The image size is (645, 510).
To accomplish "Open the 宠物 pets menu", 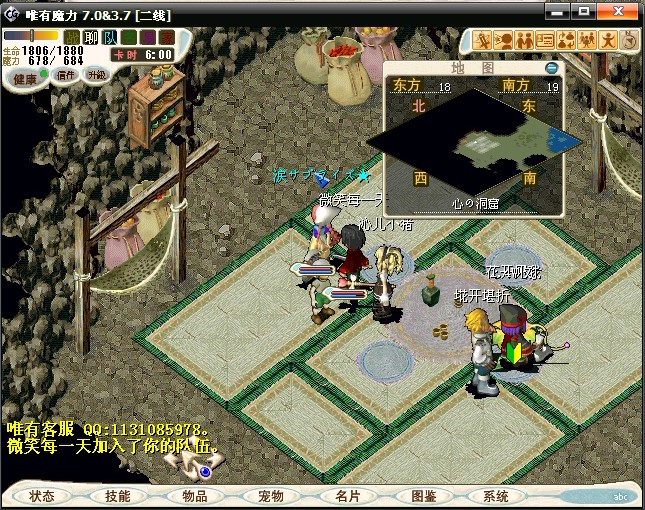I will point(271,496).
